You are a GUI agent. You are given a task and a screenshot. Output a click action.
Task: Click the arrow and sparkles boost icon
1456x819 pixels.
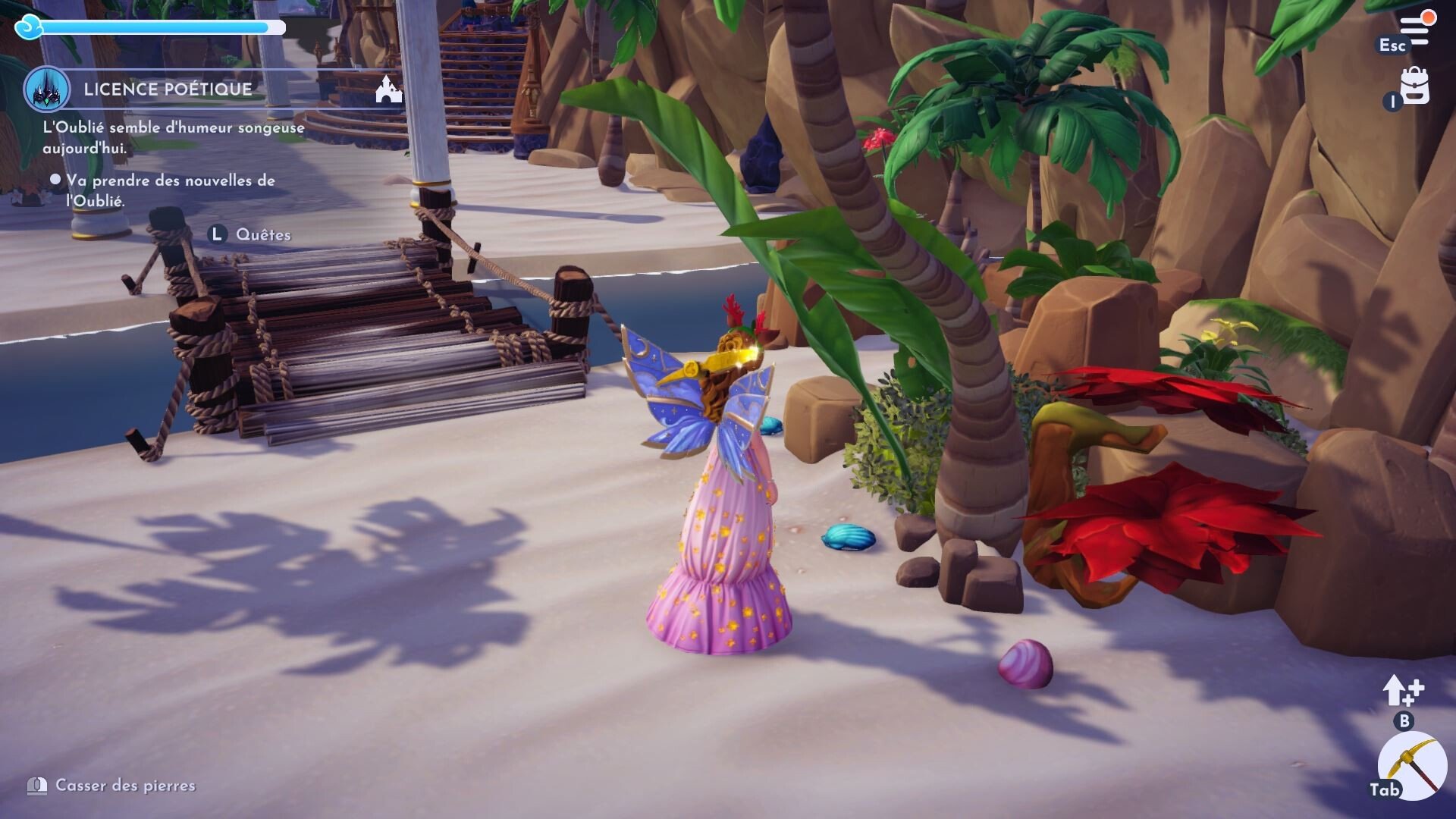click(1402, 690)
